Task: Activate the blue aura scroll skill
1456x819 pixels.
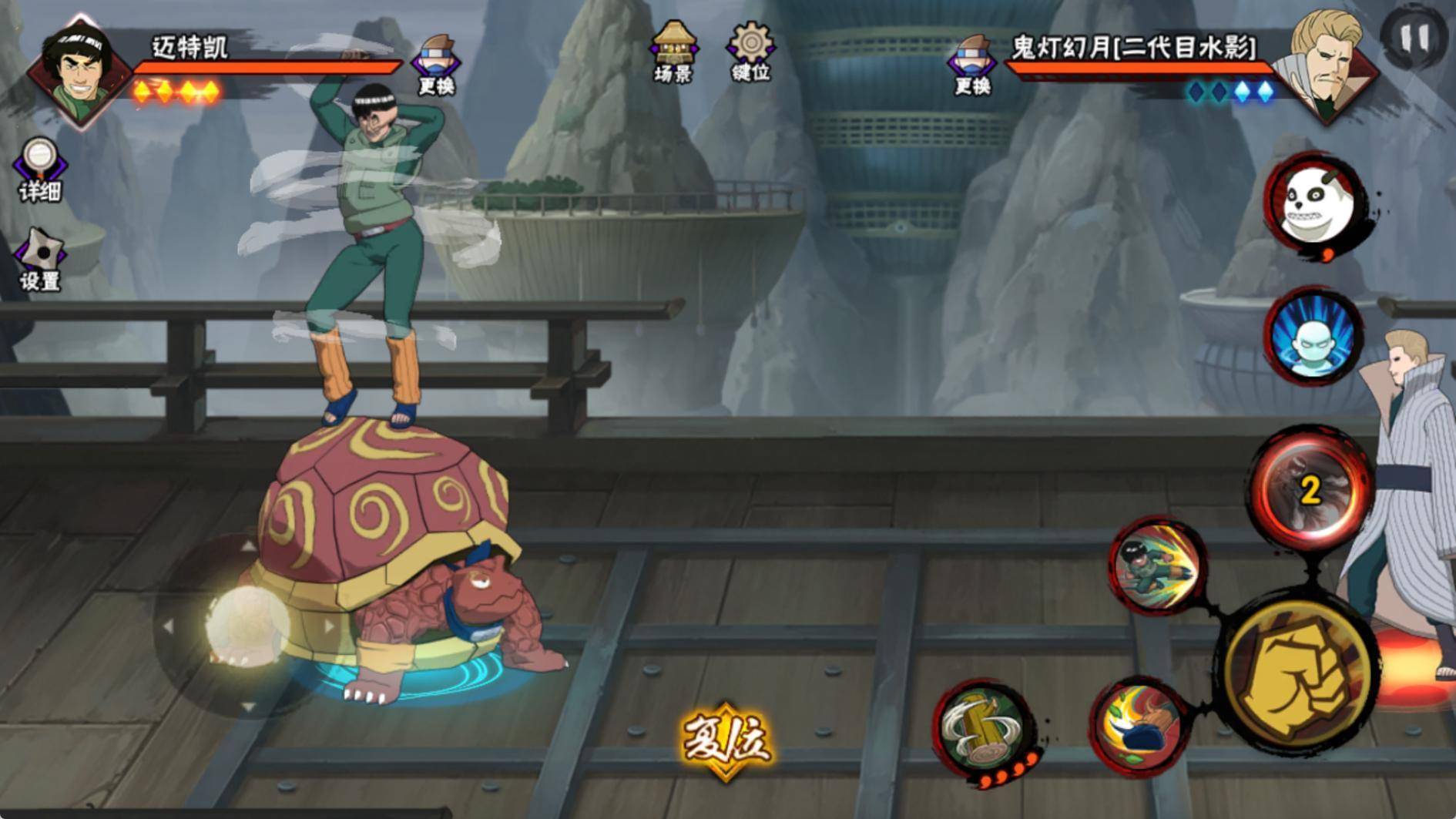Action: pos(1313,336)
